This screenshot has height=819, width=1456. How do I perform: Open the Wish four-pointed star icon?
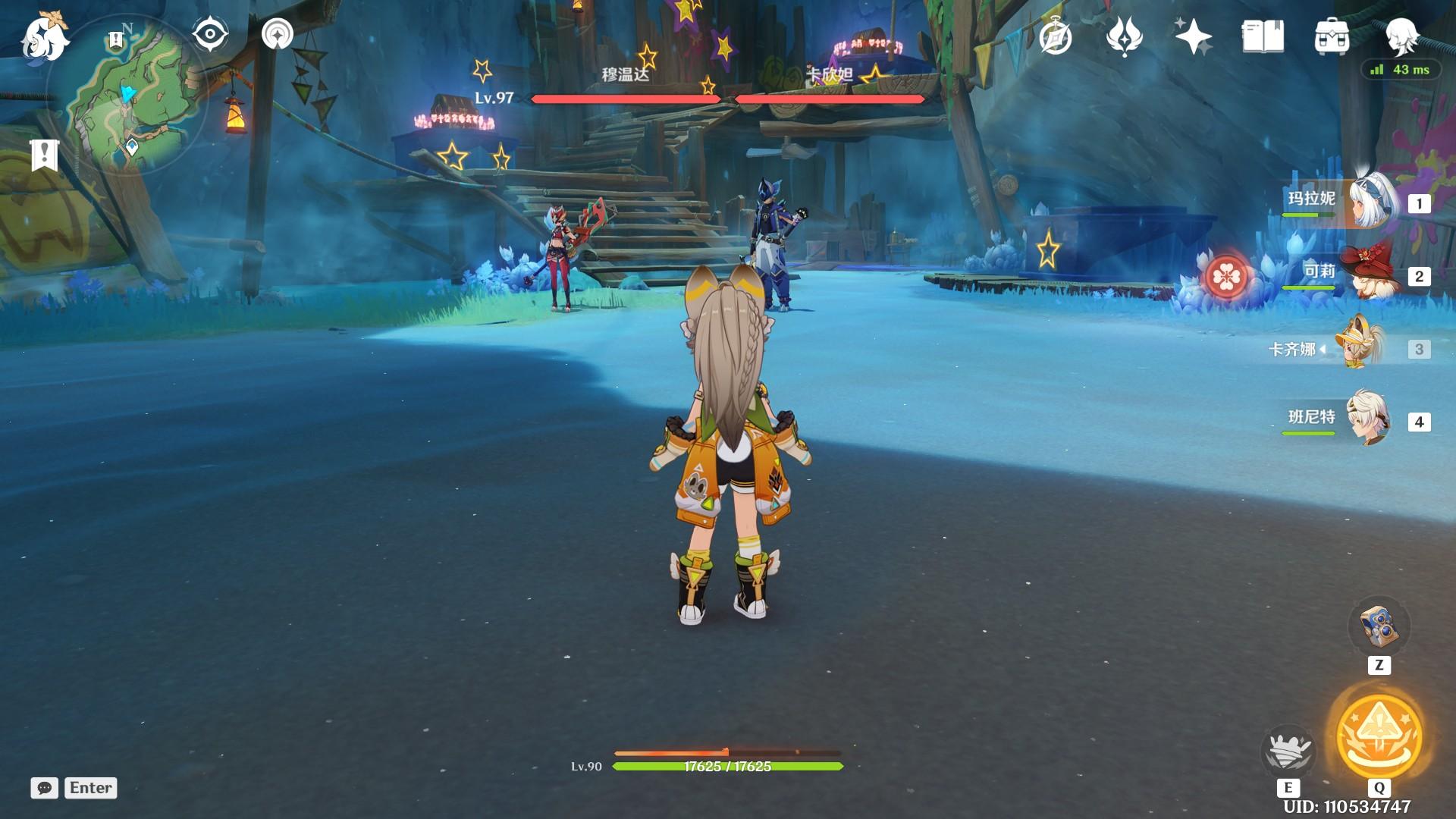1193,36
